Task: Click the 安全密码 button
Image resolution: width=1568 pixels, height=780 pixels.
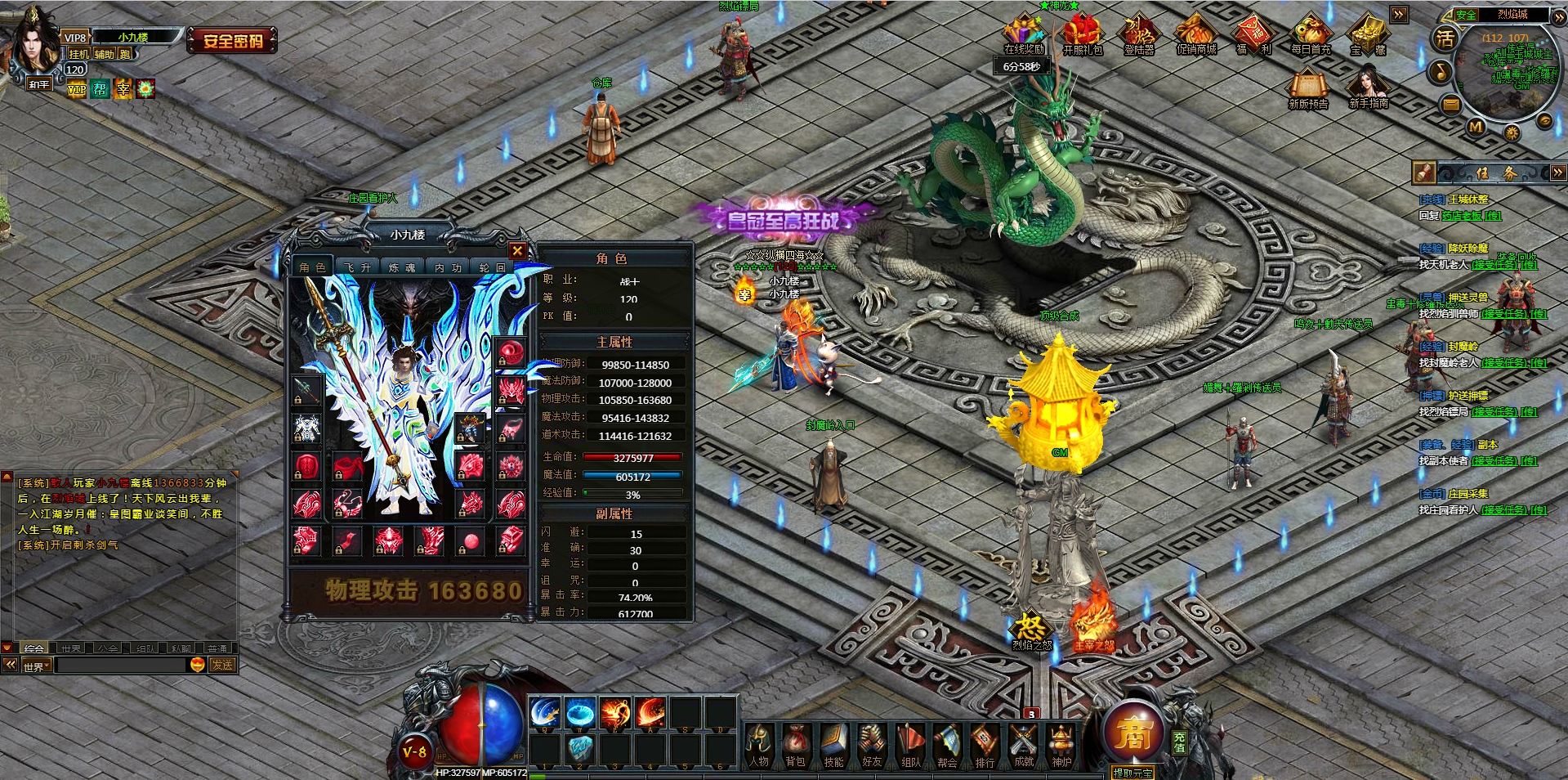Action: point(233,40)
